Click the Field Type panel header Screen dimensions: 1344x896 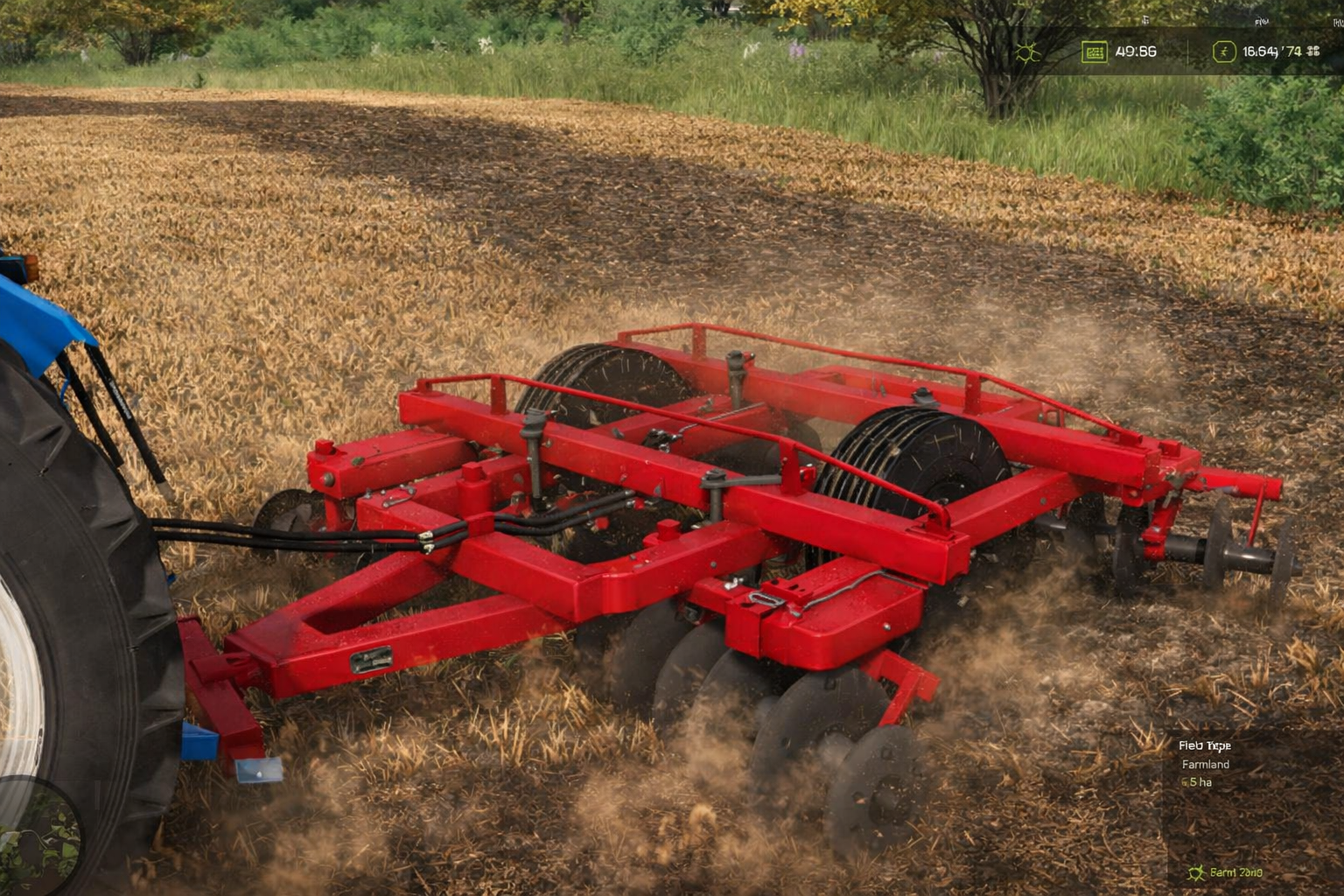pos(1206,745)
